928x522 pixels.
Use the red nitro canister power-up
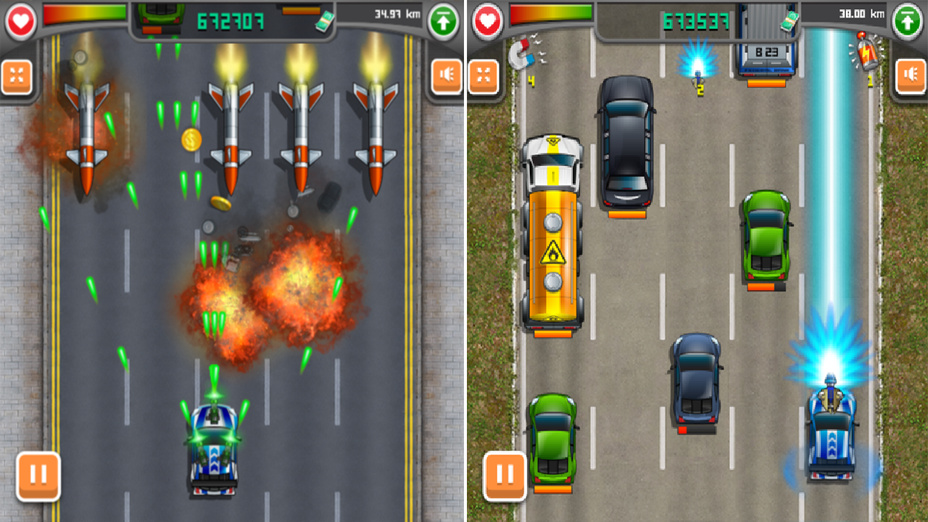[862, 48]
